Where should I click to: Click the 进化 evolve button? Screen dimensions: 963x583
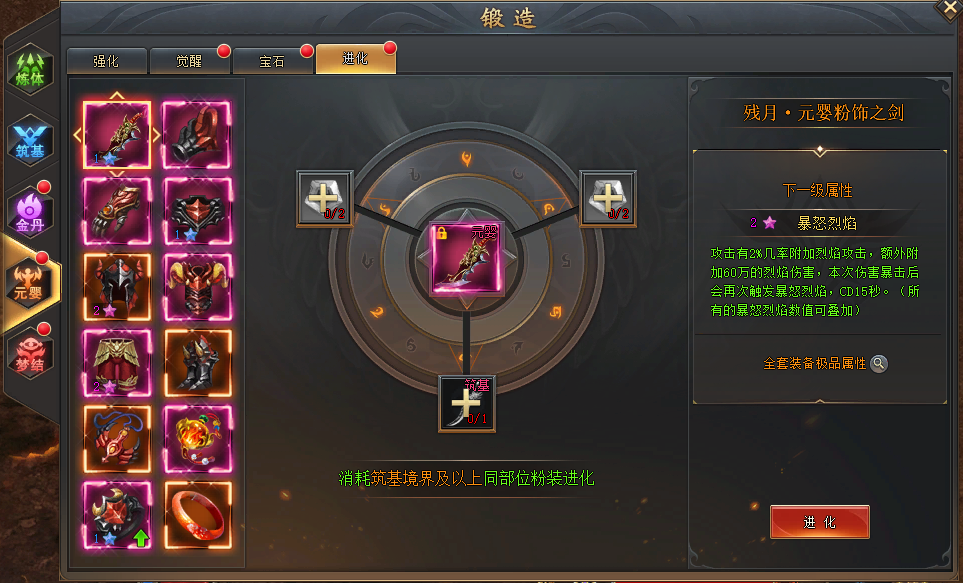tap(819, 522)
